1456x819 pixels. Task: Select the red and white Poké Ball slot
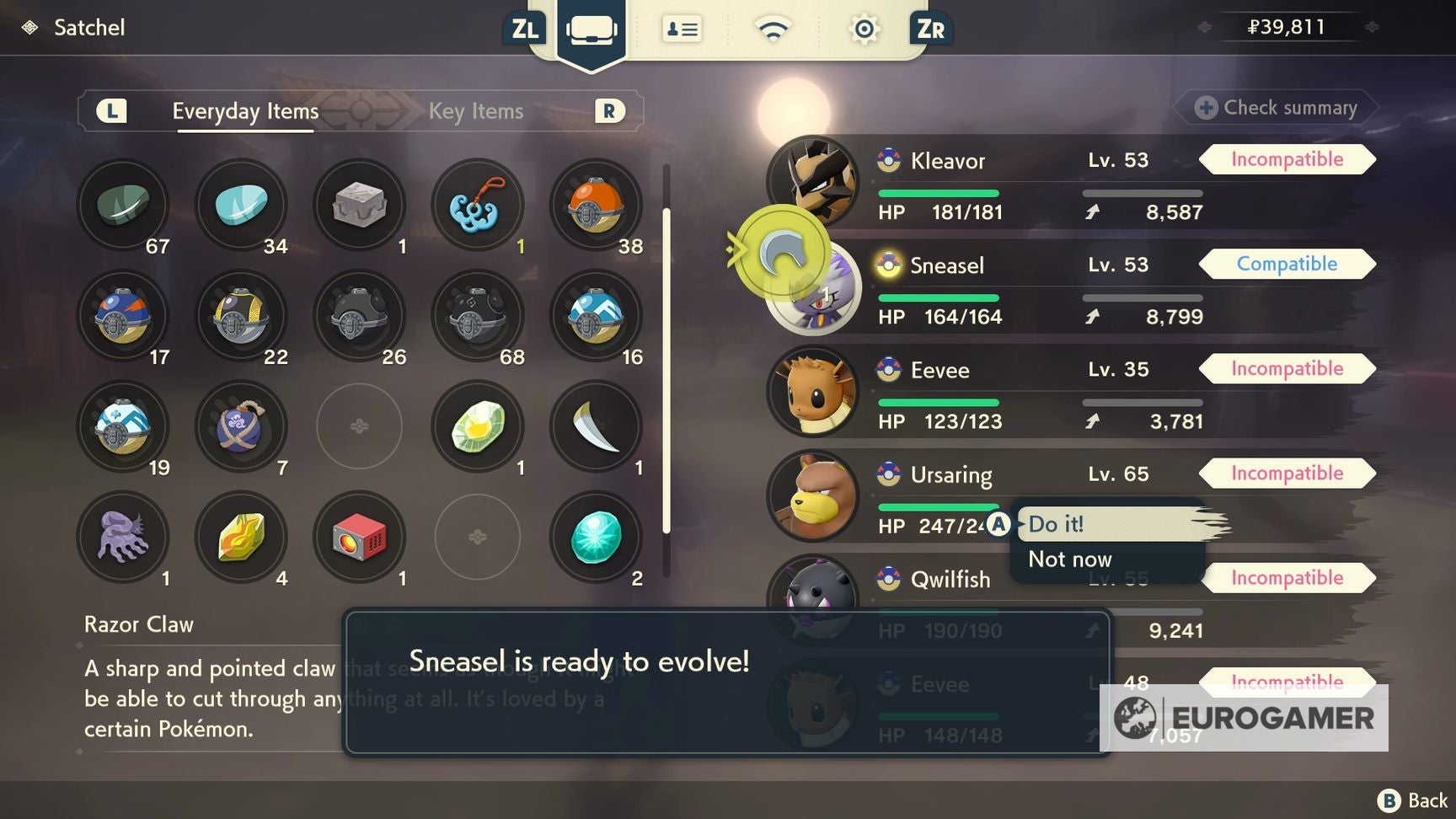coord(596,205)
